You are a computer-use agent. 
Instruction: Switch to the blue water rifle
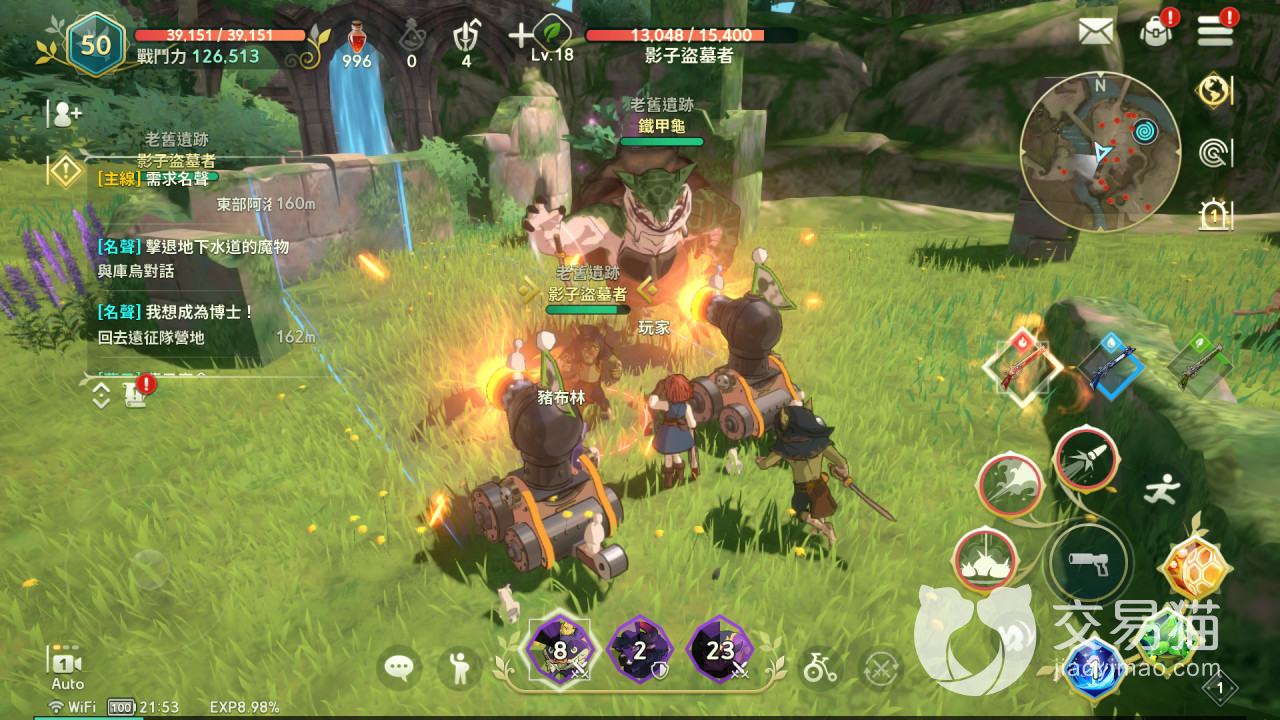[1111, 365]
